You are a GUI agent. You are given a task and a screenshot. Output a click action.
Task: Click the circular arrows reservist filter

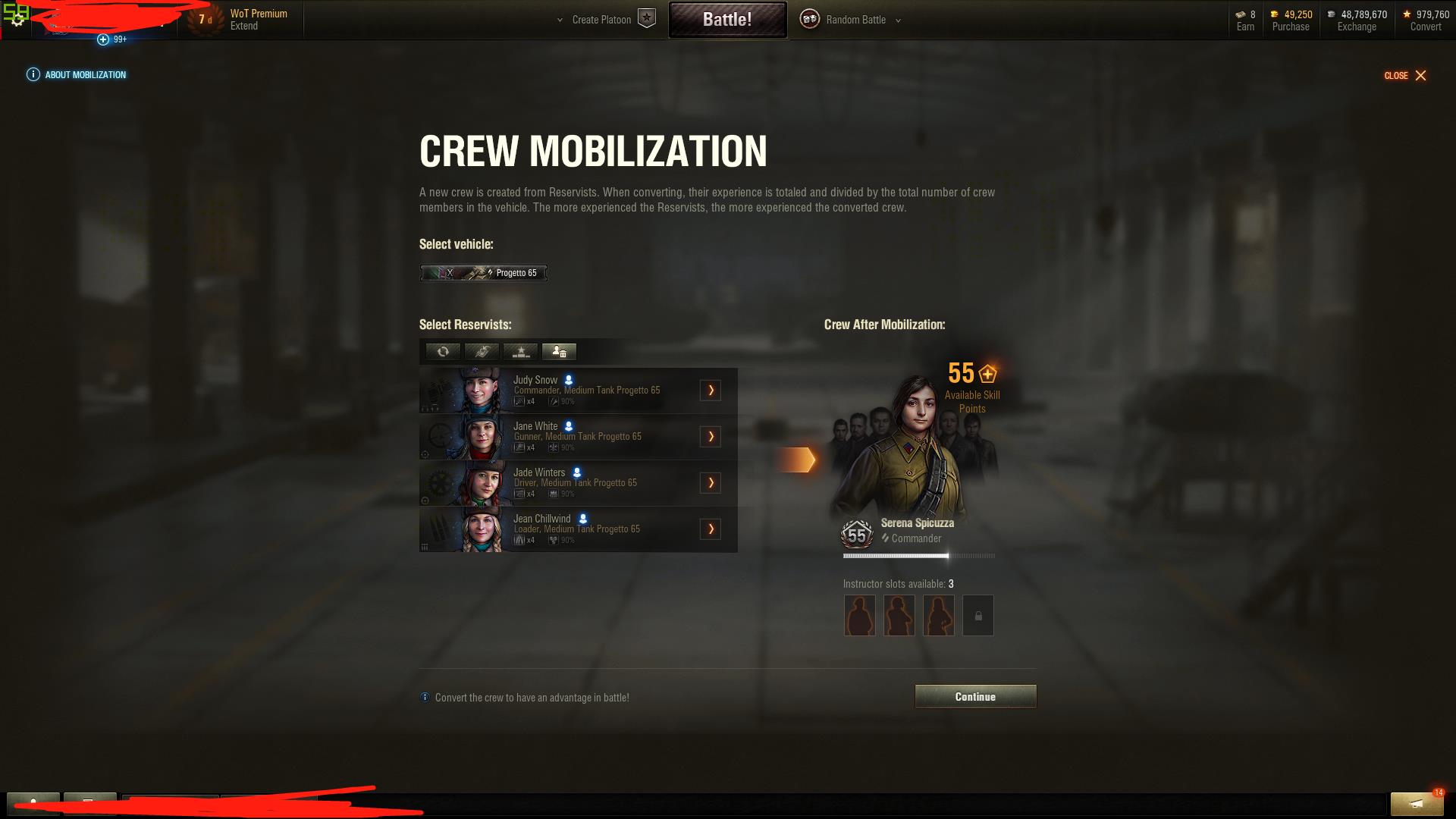point(443,351)
